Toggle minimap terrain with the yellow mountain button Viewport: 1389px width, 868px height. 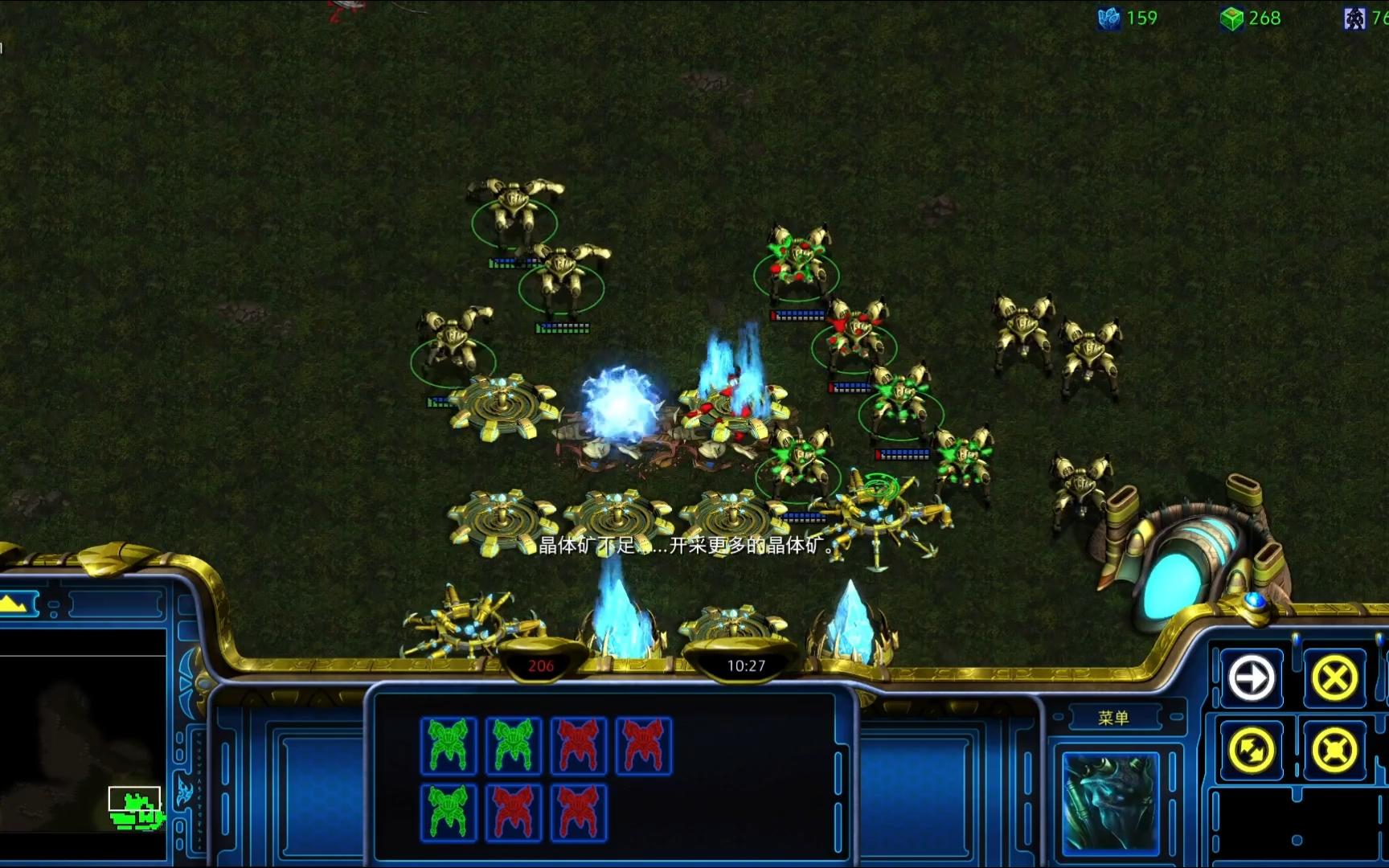pos(18,603)
